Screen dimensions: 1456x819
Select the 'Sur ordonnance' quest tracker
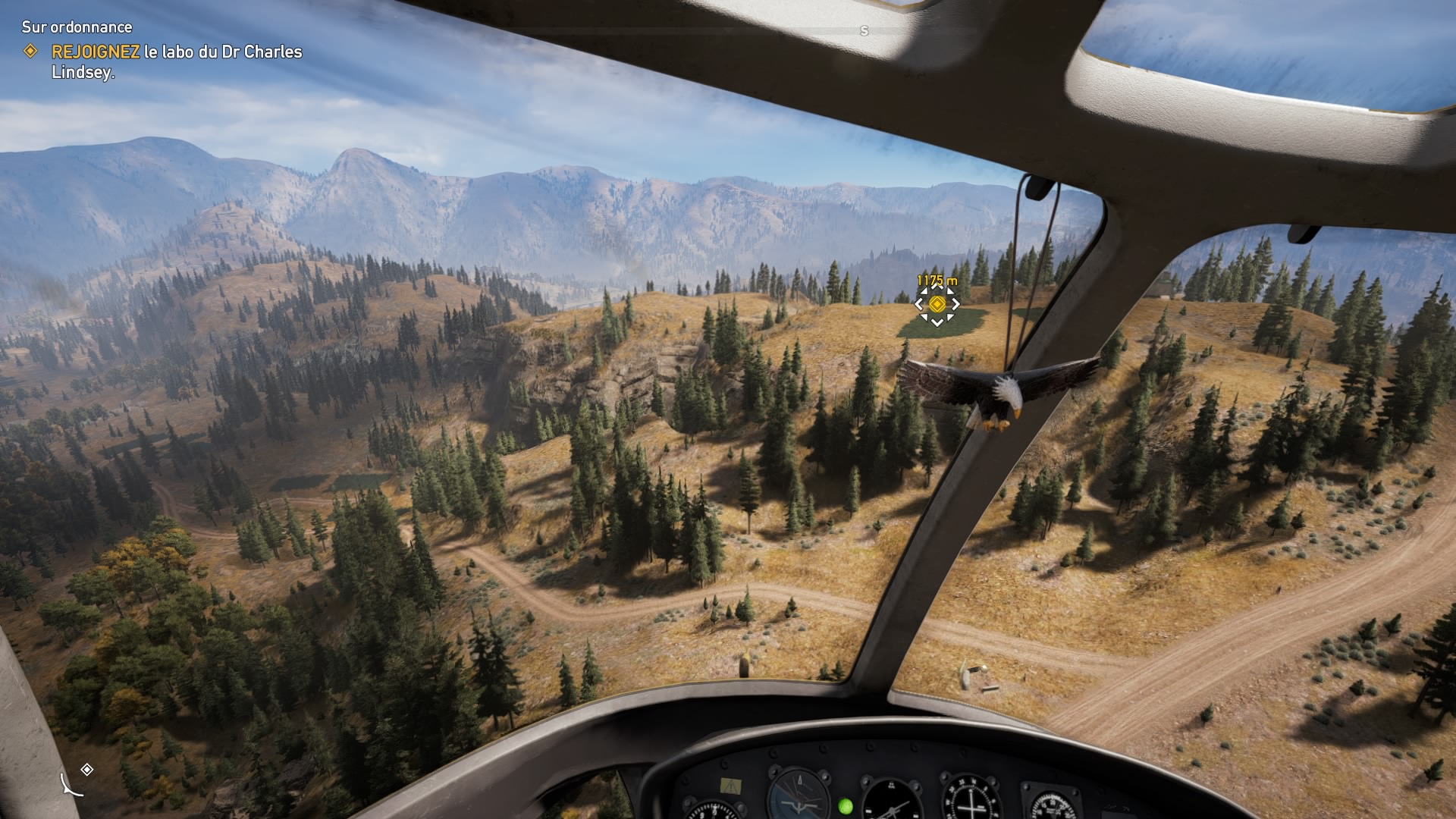click(x=77, y=27)
